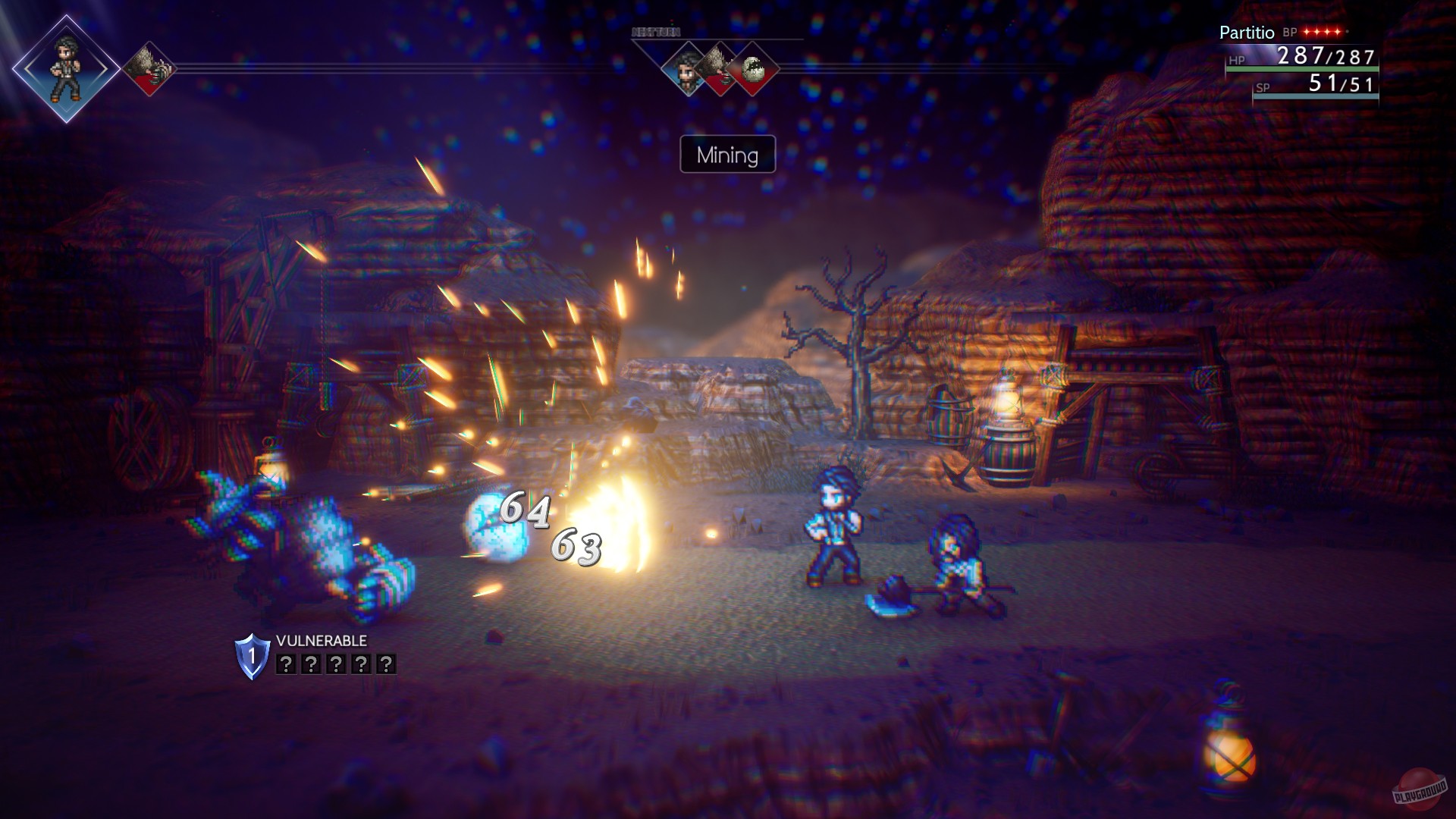This screenshot has height=819, width=1456.
Task: Click the VULNERABLE status label
Action: (322, 642)
